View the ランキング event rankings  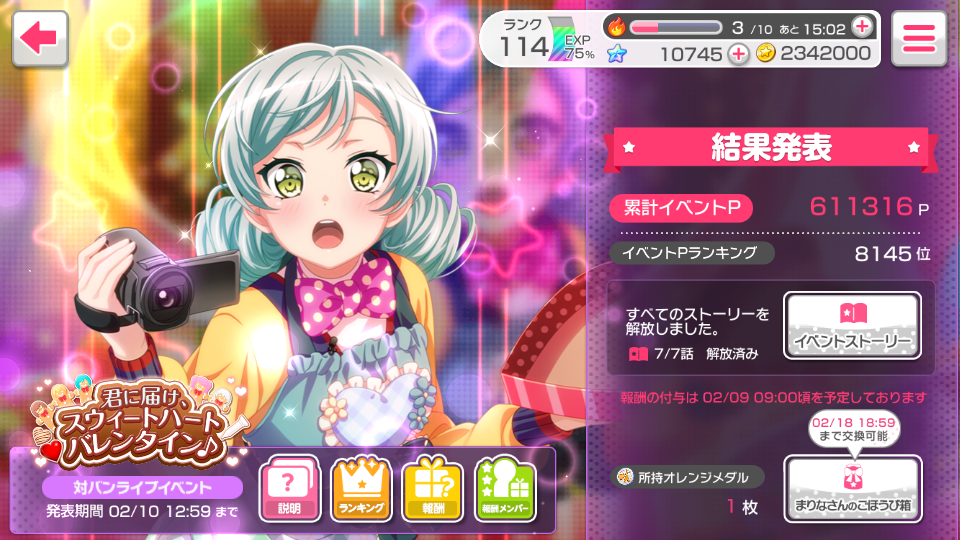pos(361,488)
